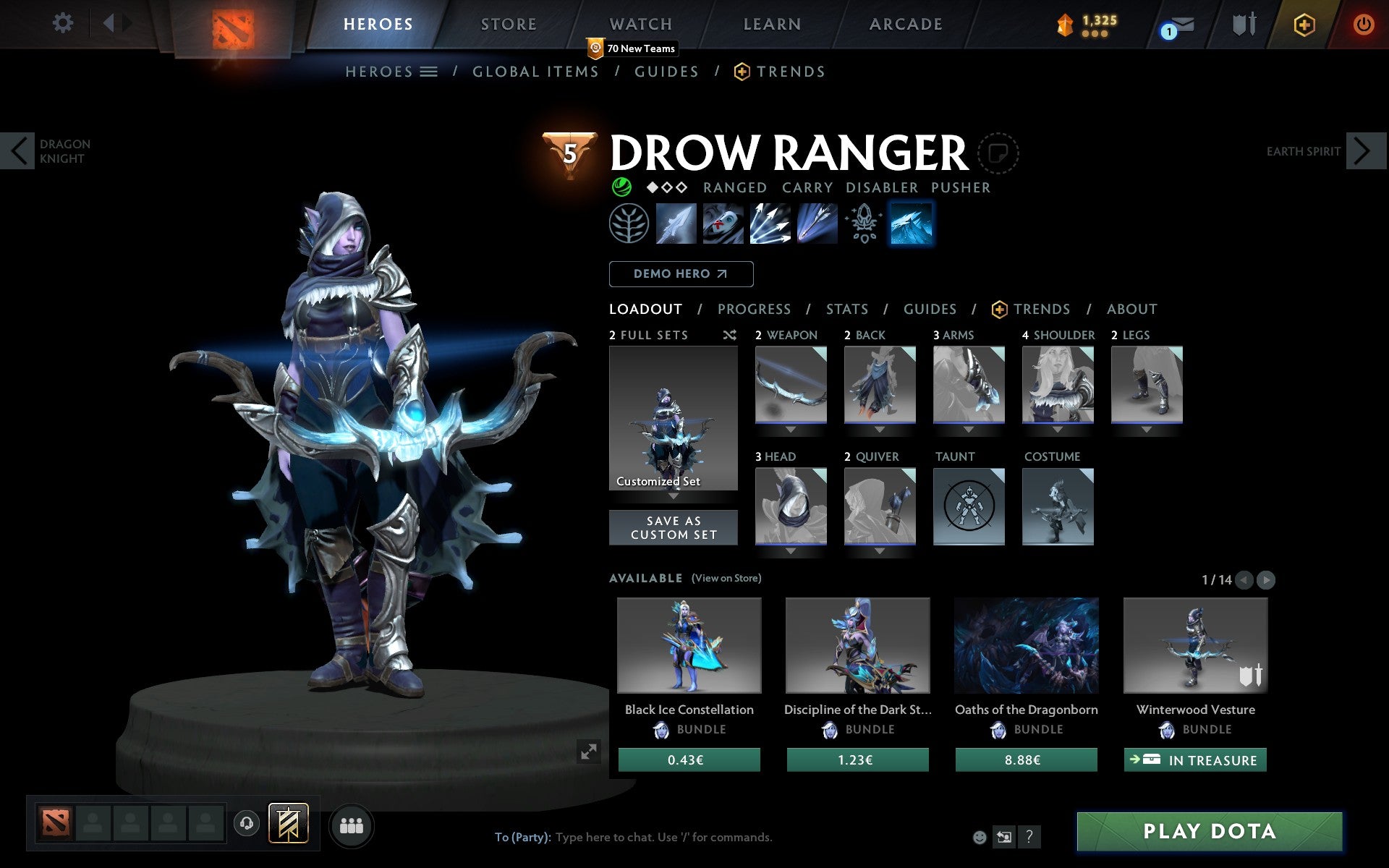Screen dimensions: 1389x868
Task: Select the Winterwood Vesture bundle thumbnail
Action: [x=1194, y=646]
